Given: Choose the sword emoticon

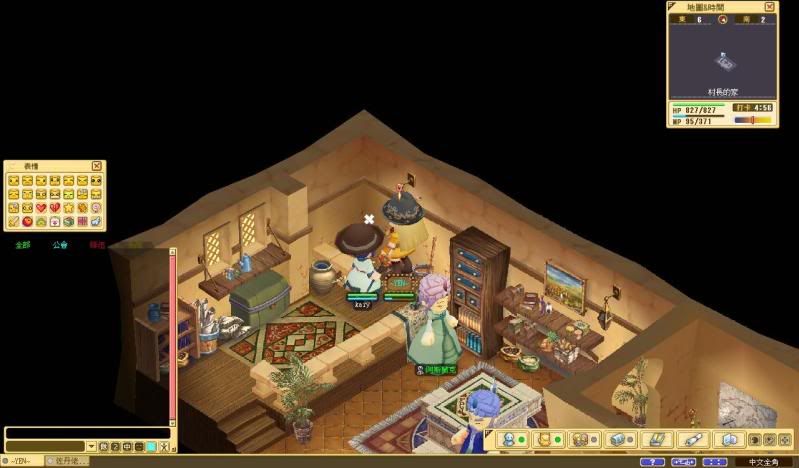Looking at the screenshot, I should coord(13,220).
